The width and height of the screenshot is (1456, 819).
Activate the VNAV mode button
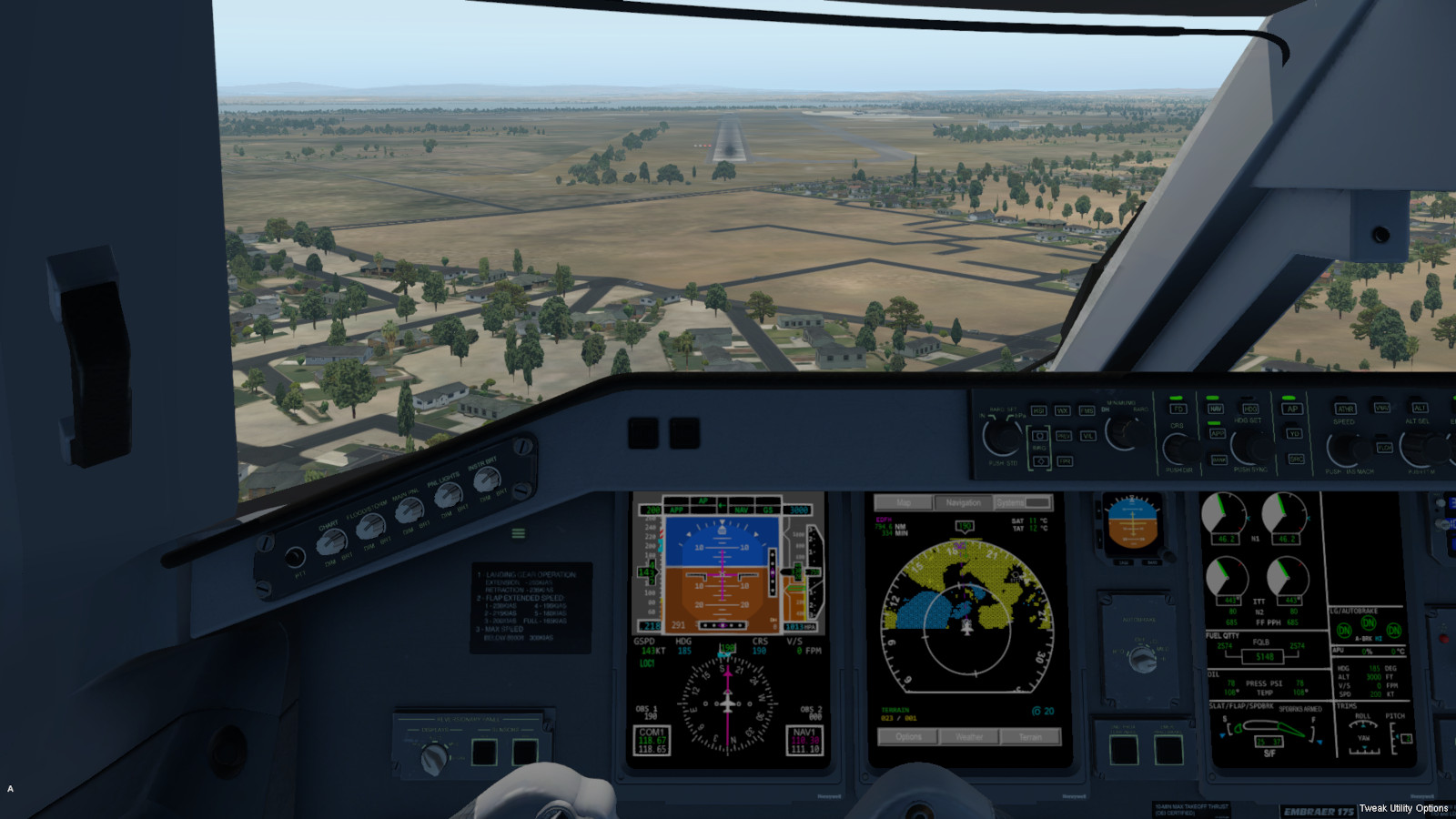[1381, 408]
